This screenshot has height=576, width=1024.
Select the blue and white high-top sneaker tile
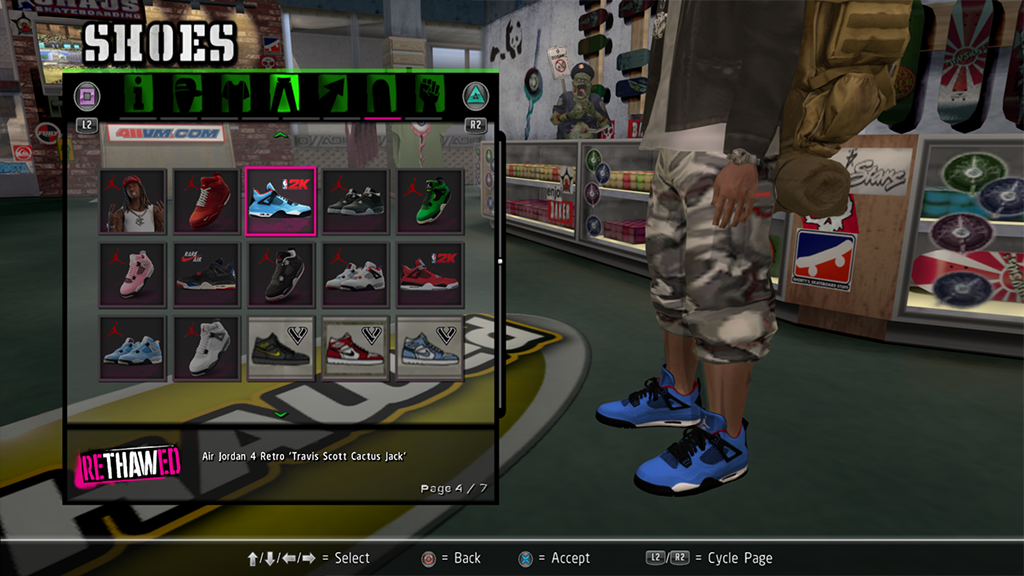430,348
